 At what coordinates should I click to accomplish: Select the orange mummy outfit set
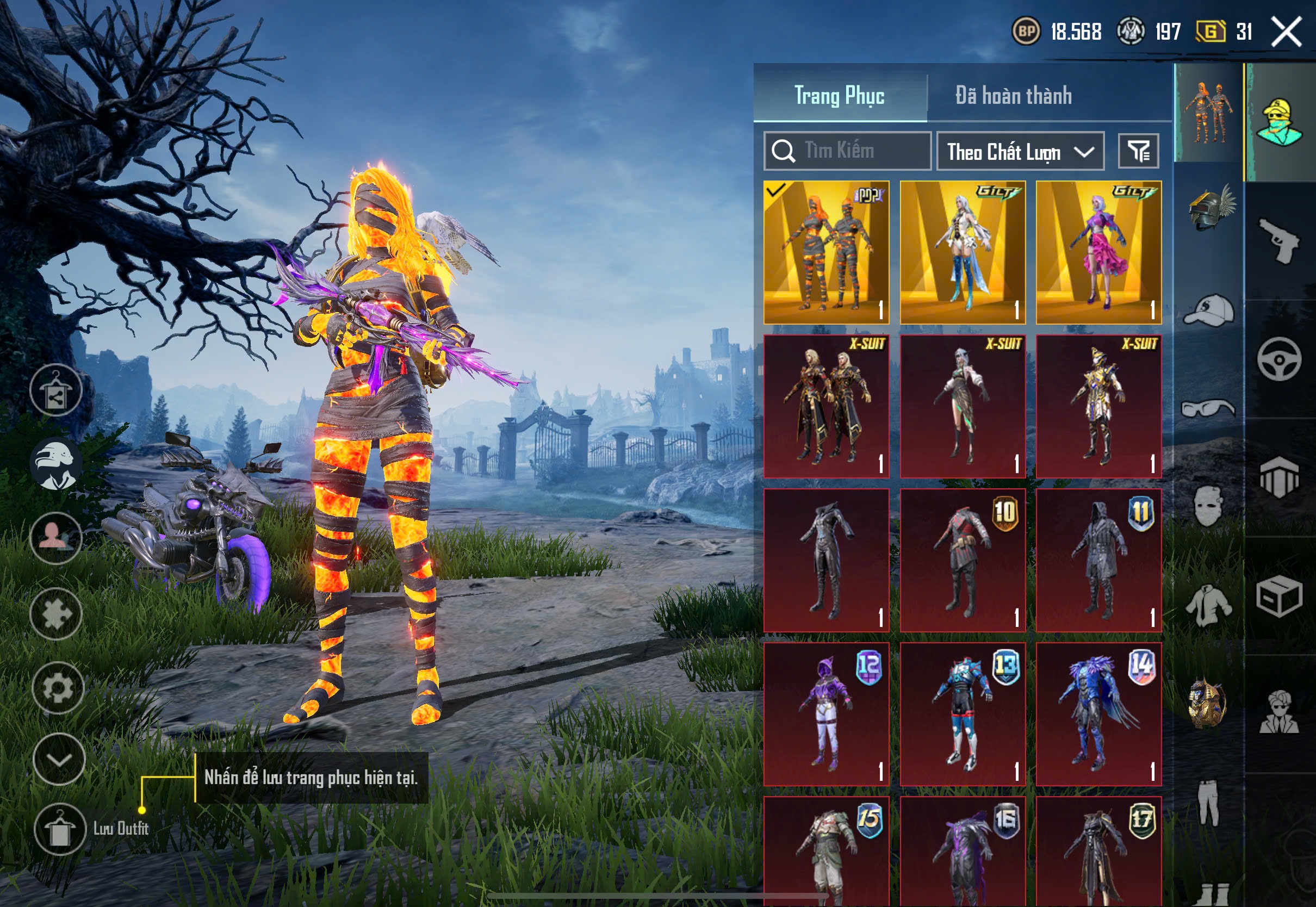tap(826, 253)
